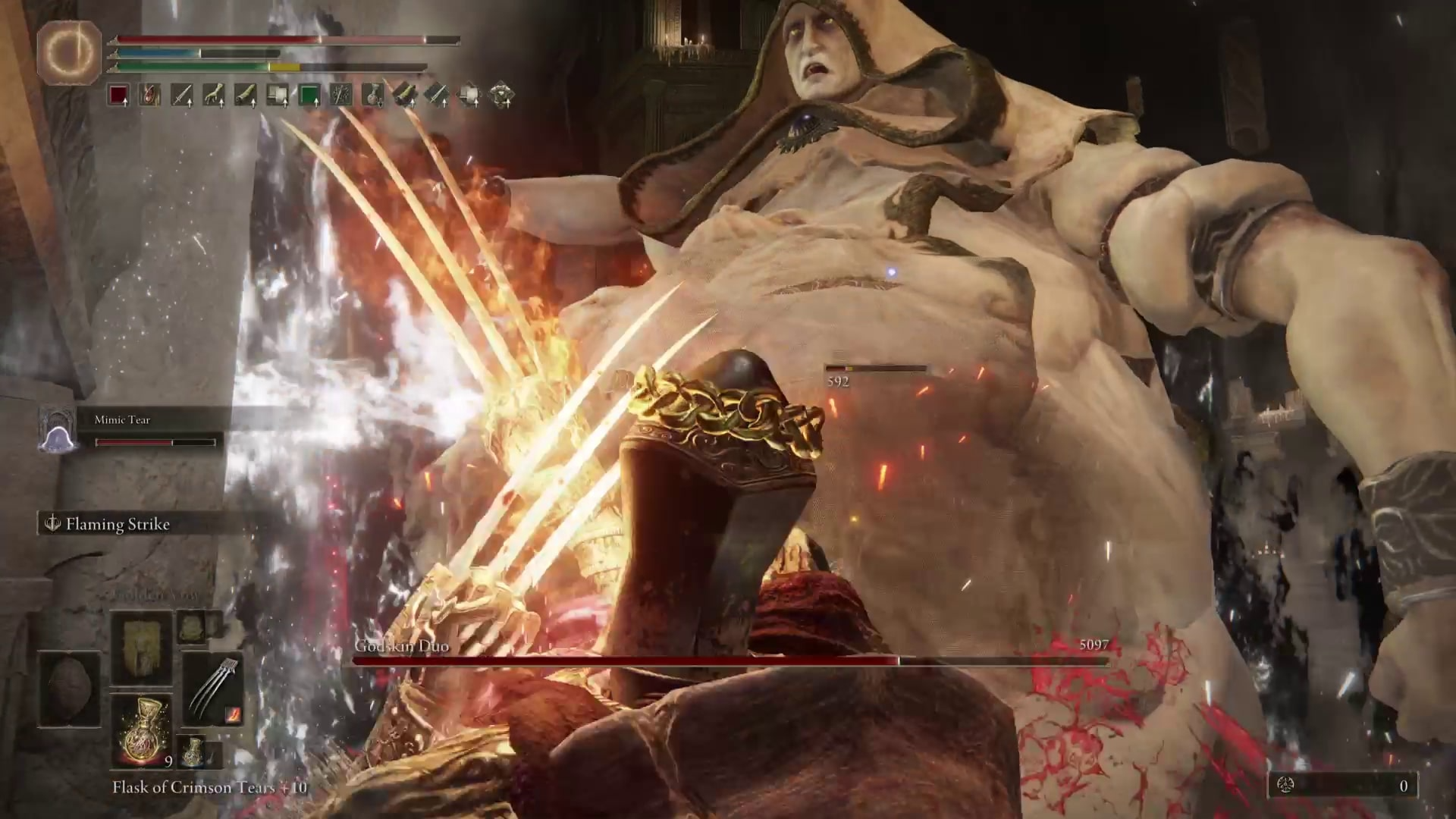Select the Godskin Duo boss name label
The image size is (1456, 819).
tap(402, 647)
